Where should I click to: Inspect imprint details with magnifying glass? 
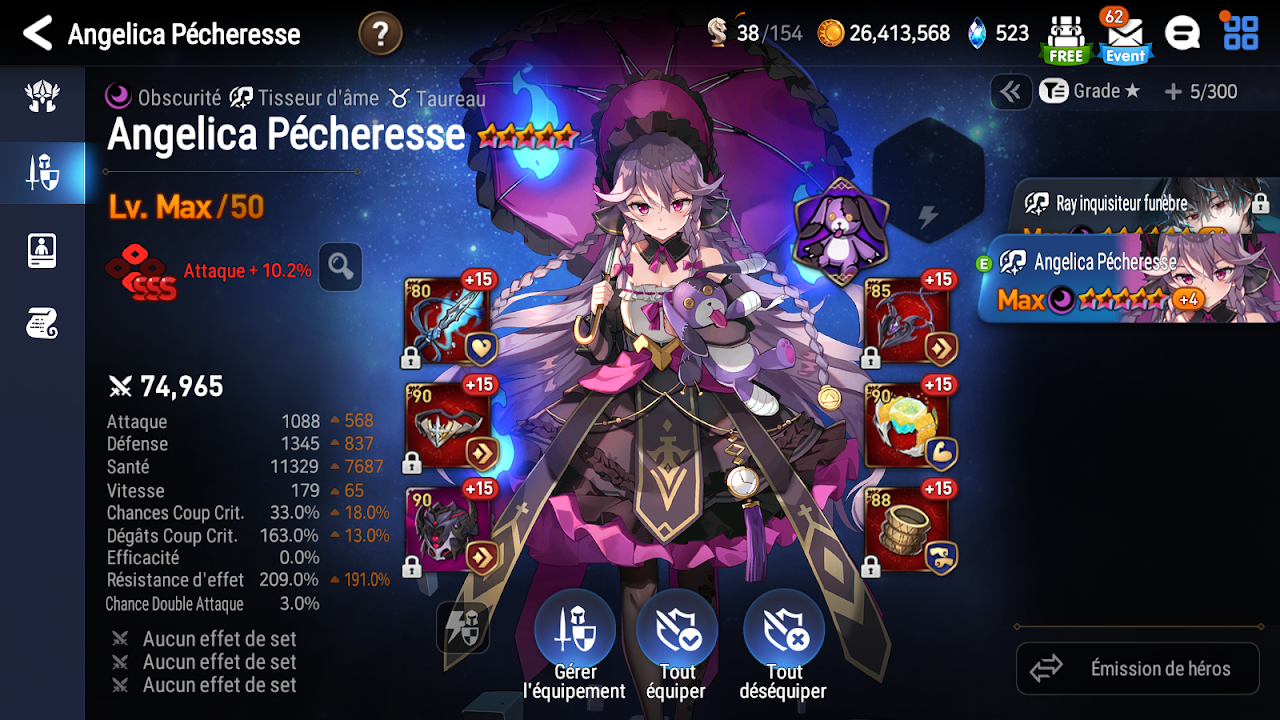tap(340, 267)
